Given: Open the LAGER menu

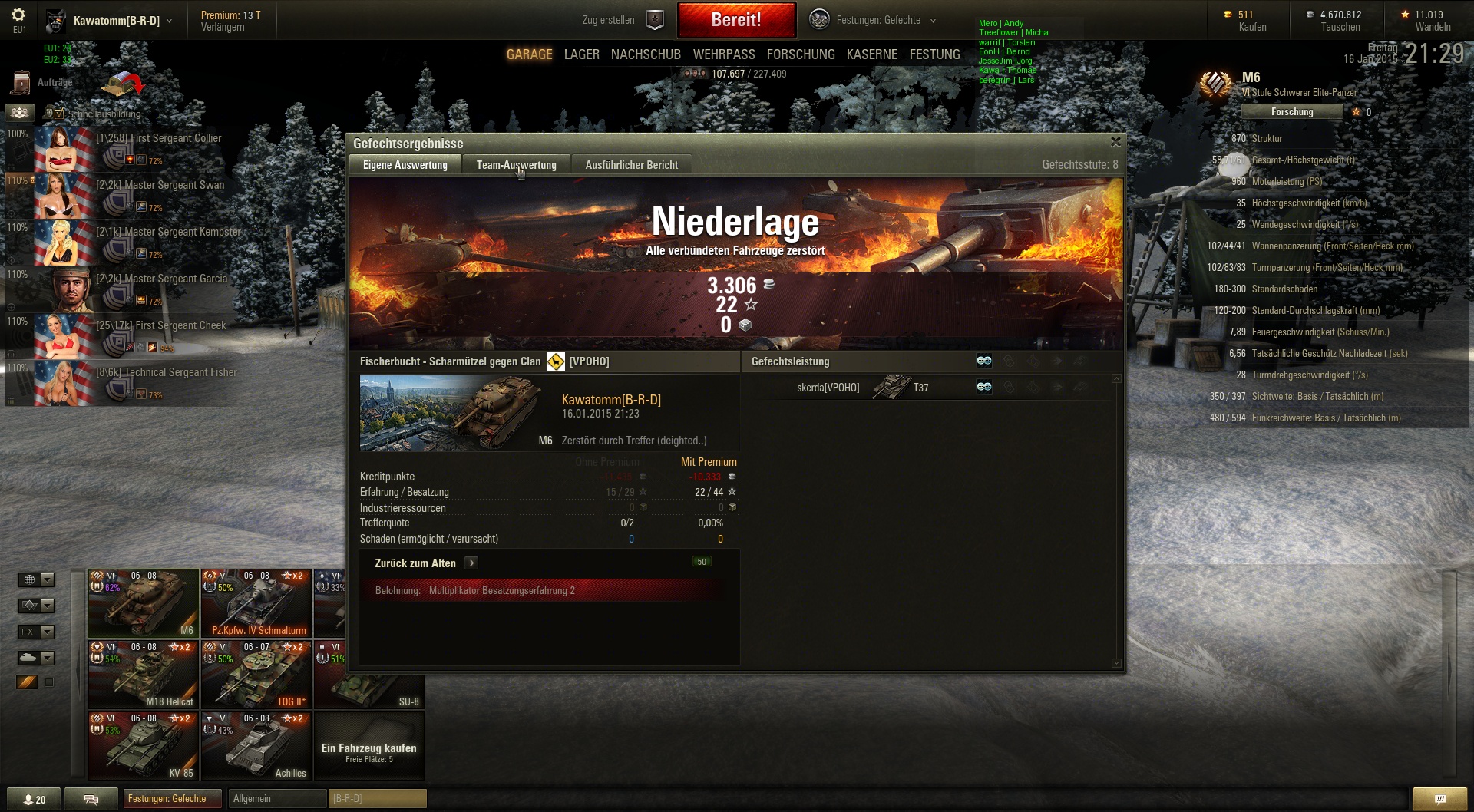Looking at the screenshot, I should (581, 54).
